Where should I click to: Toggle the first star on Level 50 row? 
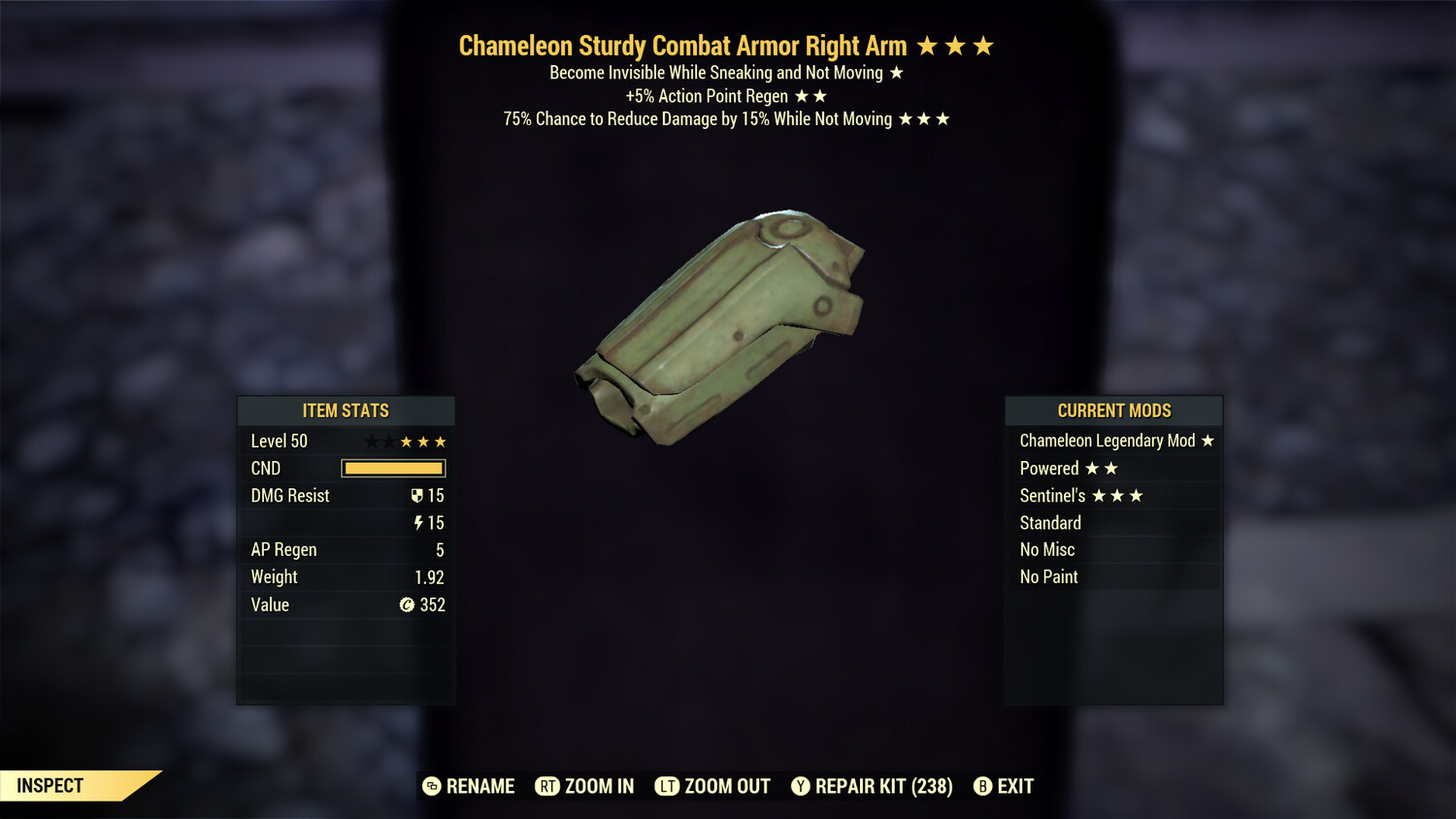374,441
